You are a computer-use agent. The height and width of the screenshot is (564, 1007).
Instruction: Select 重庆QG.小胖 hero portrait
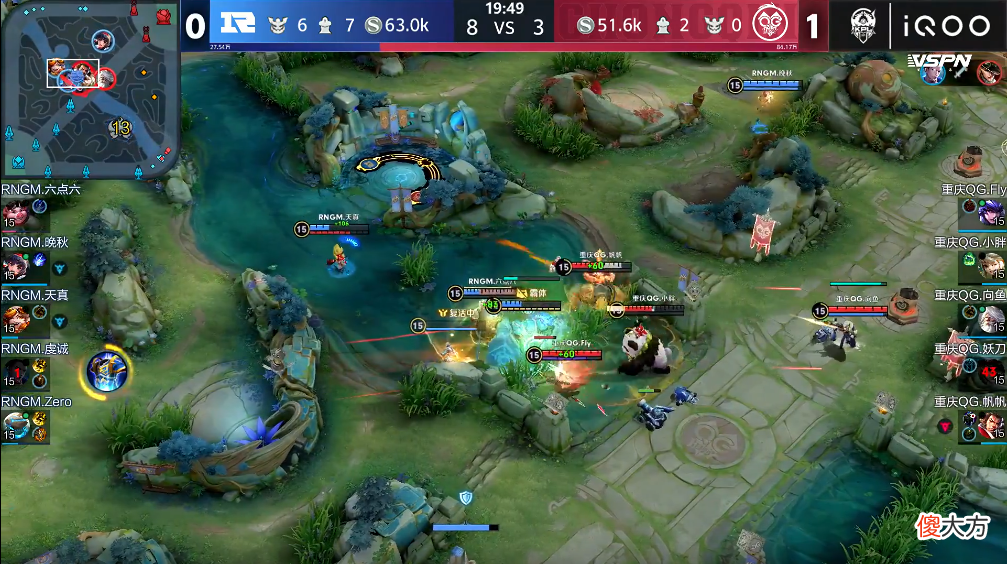coord(991,266)
